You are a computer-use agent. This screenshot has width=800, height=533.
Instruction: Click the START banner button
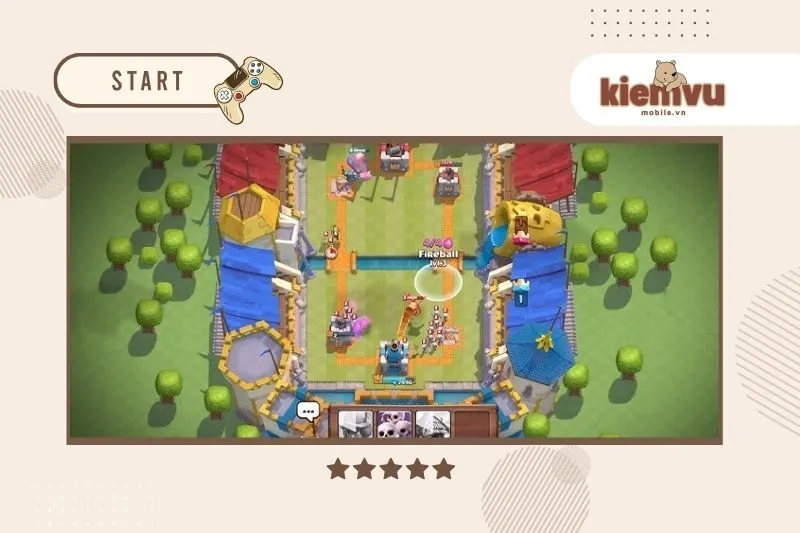pyautogui.click(x=148, y=81)
